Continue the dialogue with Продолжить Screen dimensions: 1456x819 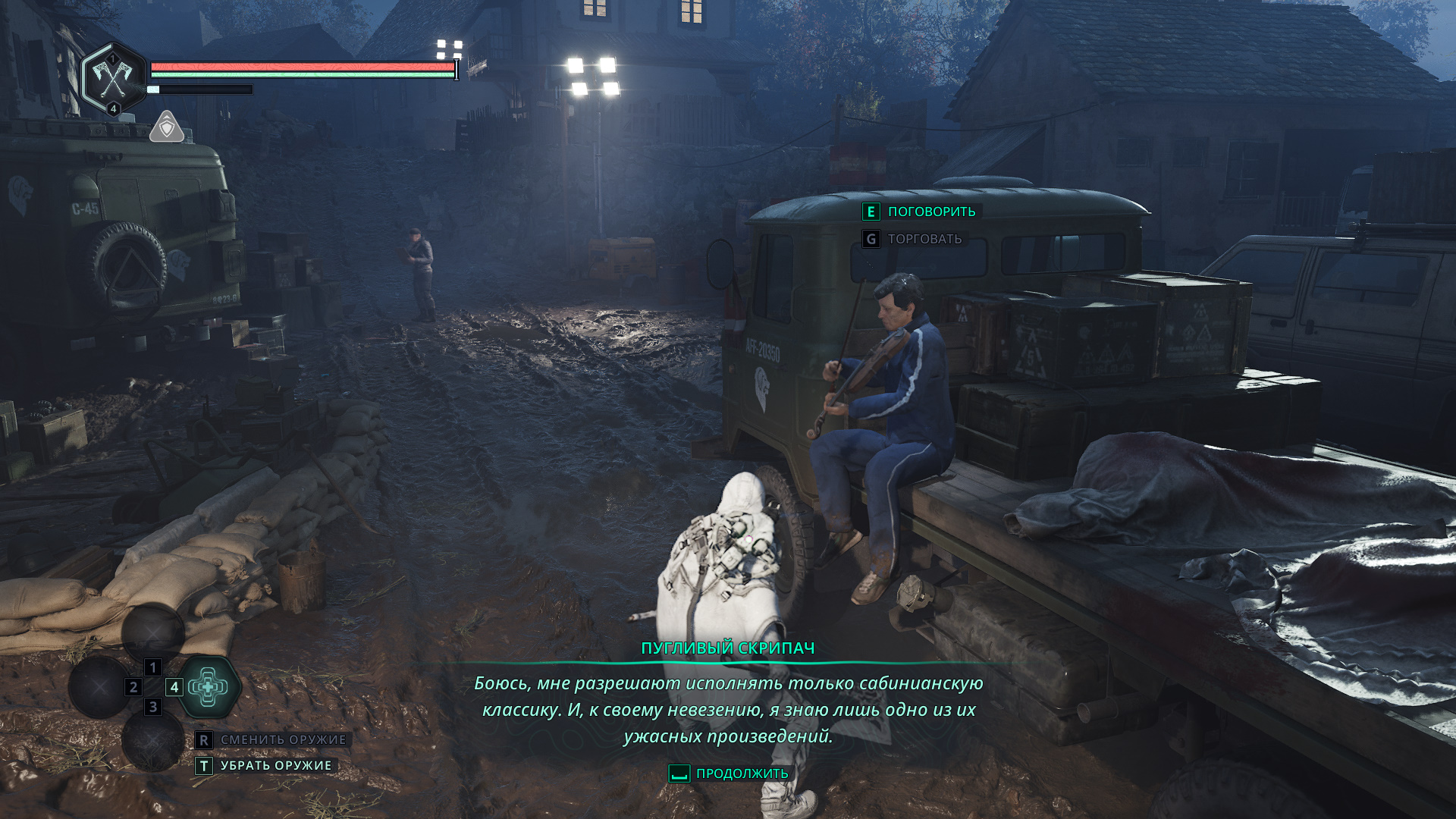click(729, 773)
